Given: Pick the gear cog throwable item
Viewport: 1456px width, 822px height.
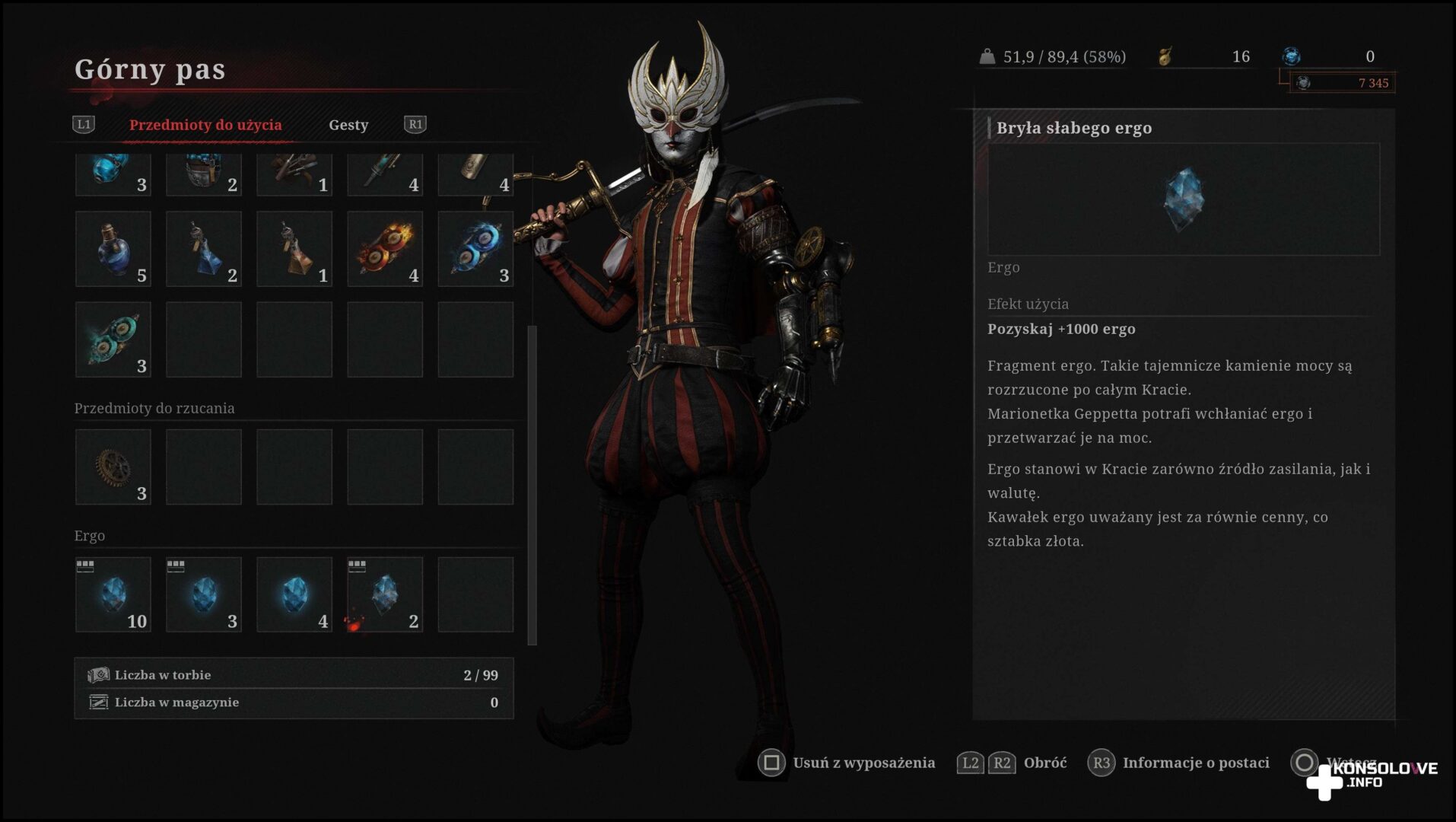Looking at the screenshot, I should [x=113, y=467].
